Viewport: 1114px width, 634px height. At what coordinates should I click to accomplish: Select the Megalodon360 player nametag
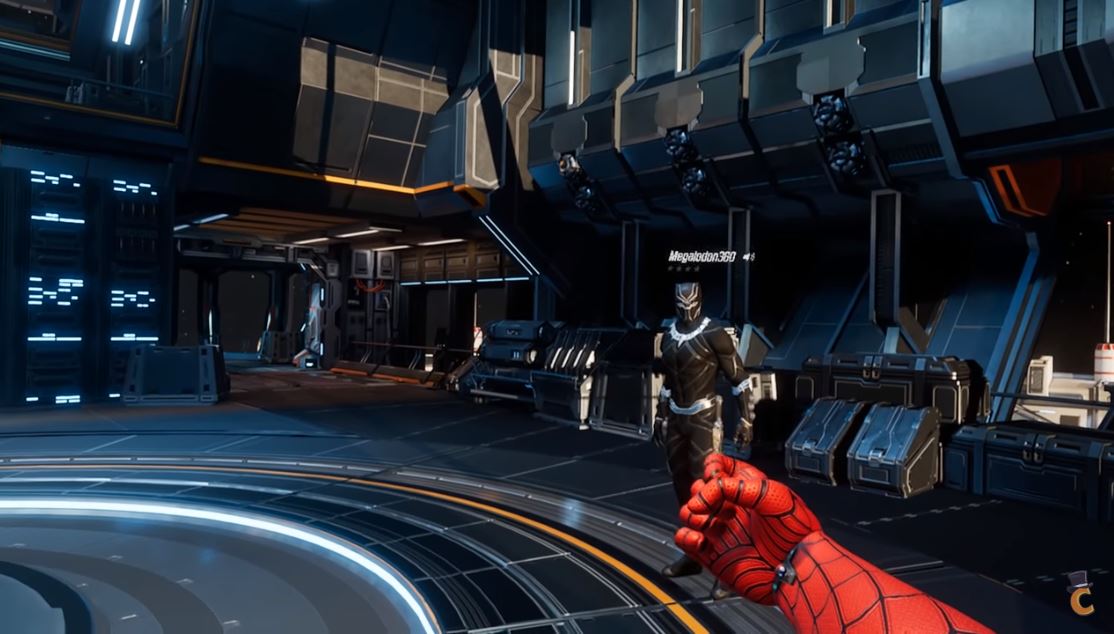(701, 257)
